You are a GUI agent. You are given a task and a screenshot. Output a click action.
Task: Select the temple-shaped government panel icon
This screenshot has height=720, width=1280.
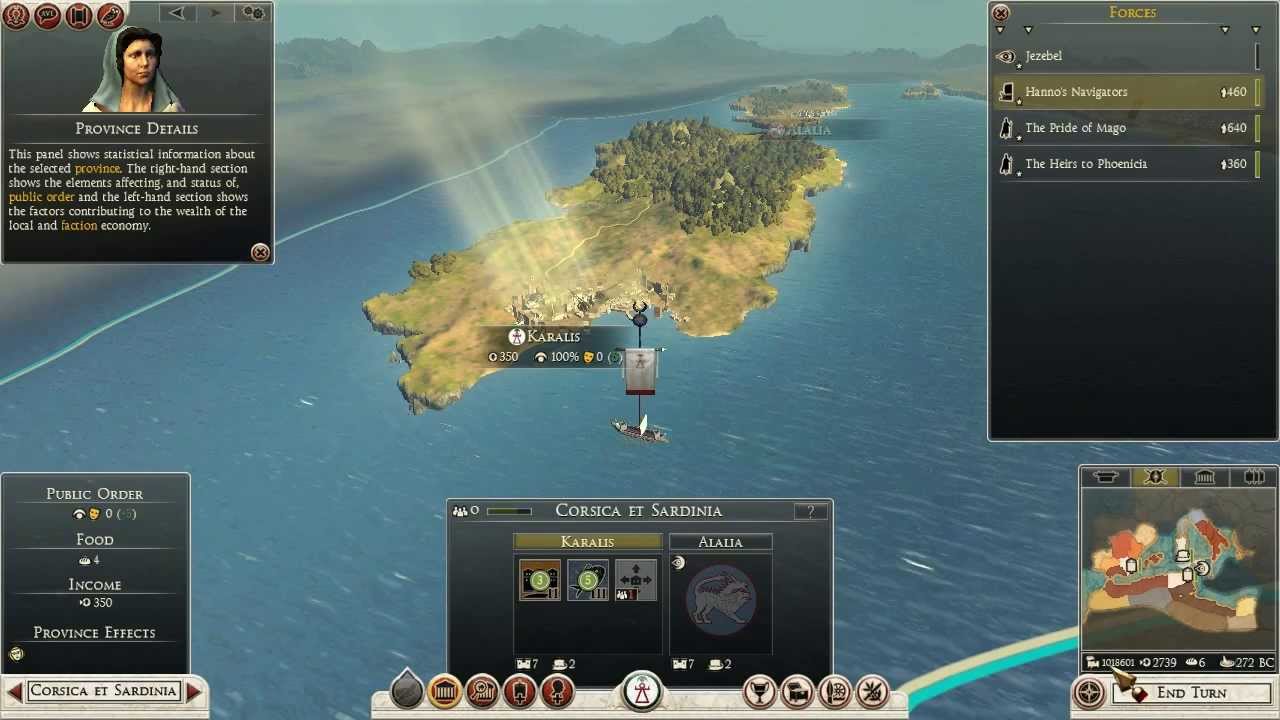(444, 690)
